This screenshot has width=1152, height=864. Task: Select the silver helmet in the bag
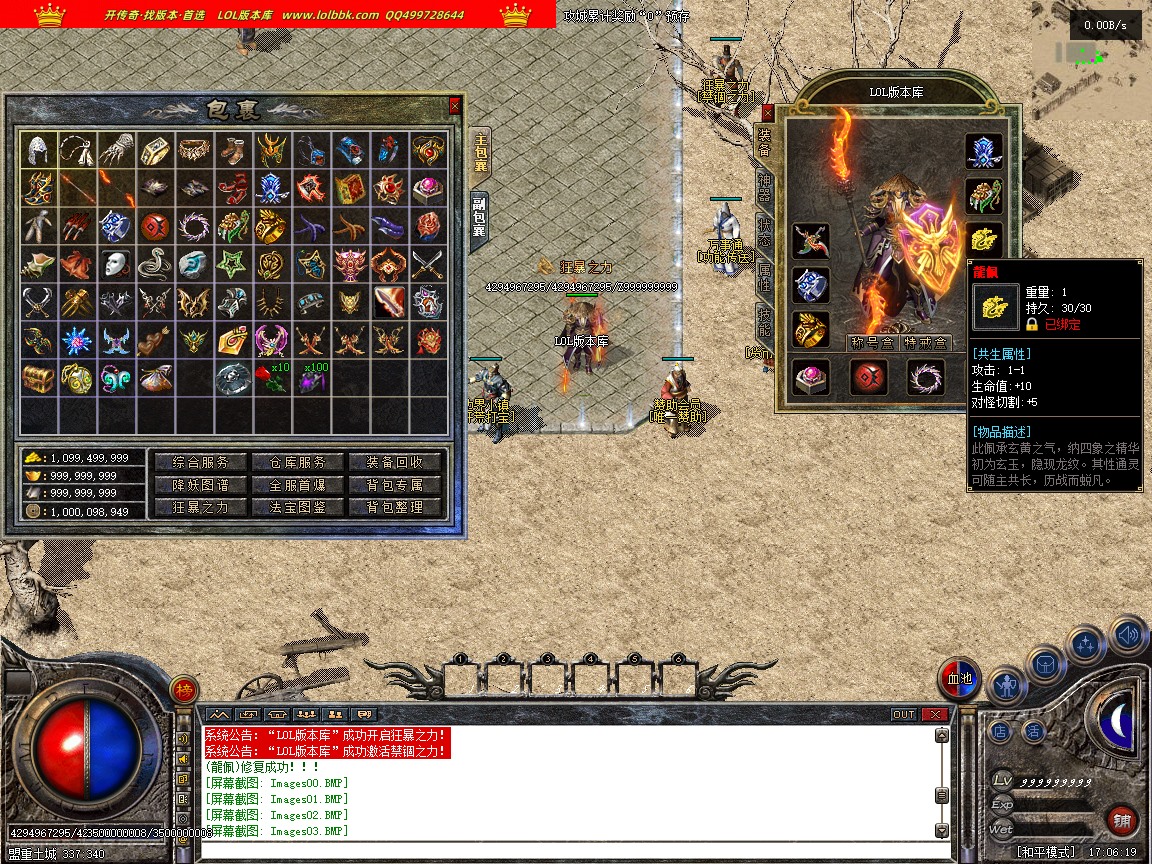[x=39, y=150]
